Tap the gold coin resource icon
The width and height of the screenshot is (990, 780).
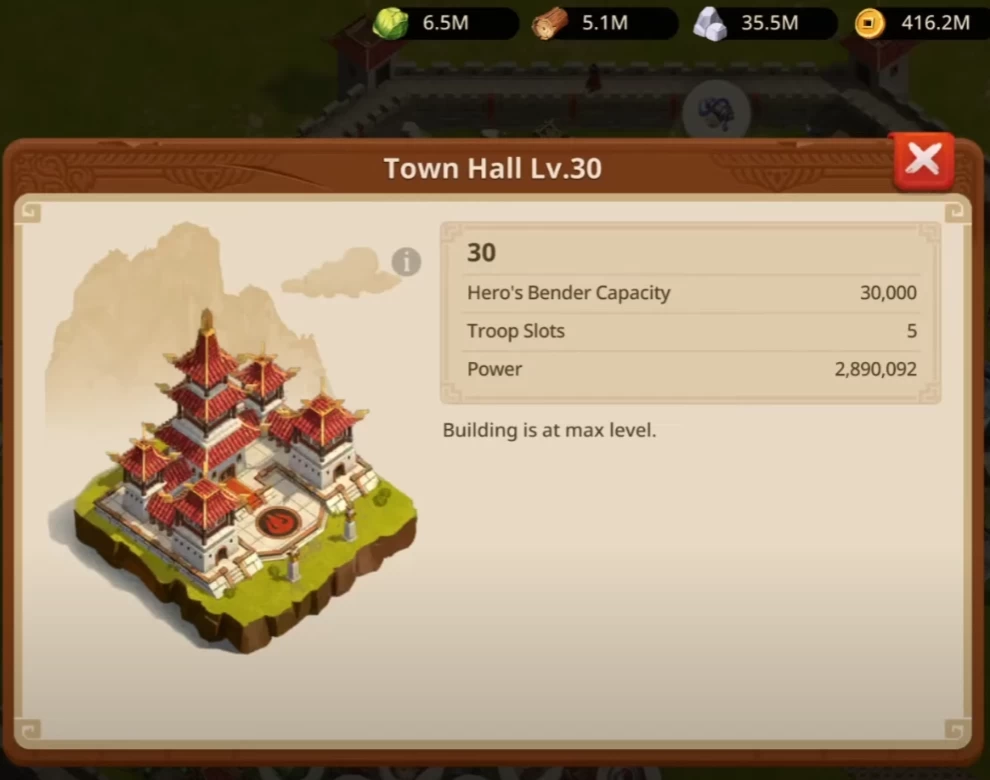click(869, 24)
